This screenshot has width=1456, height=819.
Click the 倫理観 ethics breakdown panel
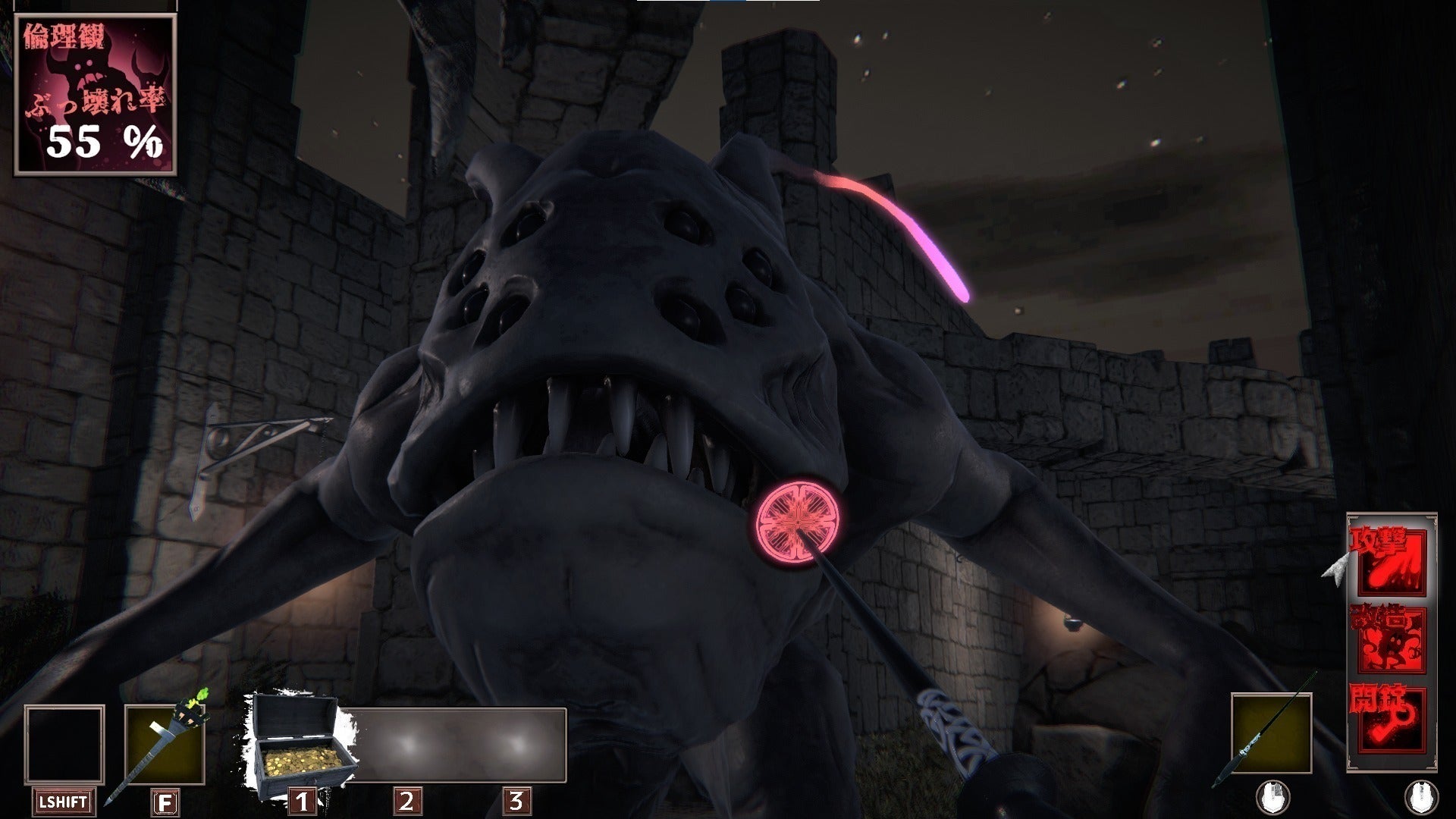click(x=96, y=95)
